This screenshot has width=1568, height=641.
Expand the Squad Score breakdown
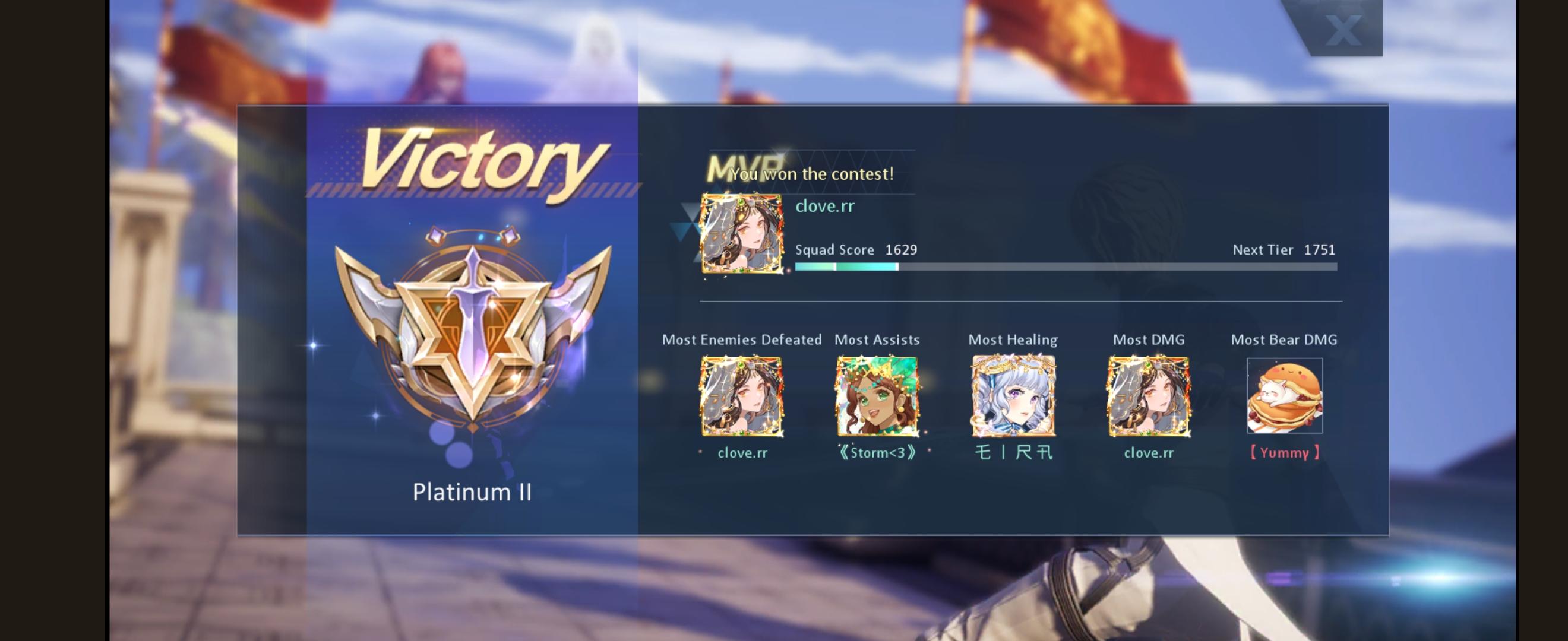click(856, 249)
